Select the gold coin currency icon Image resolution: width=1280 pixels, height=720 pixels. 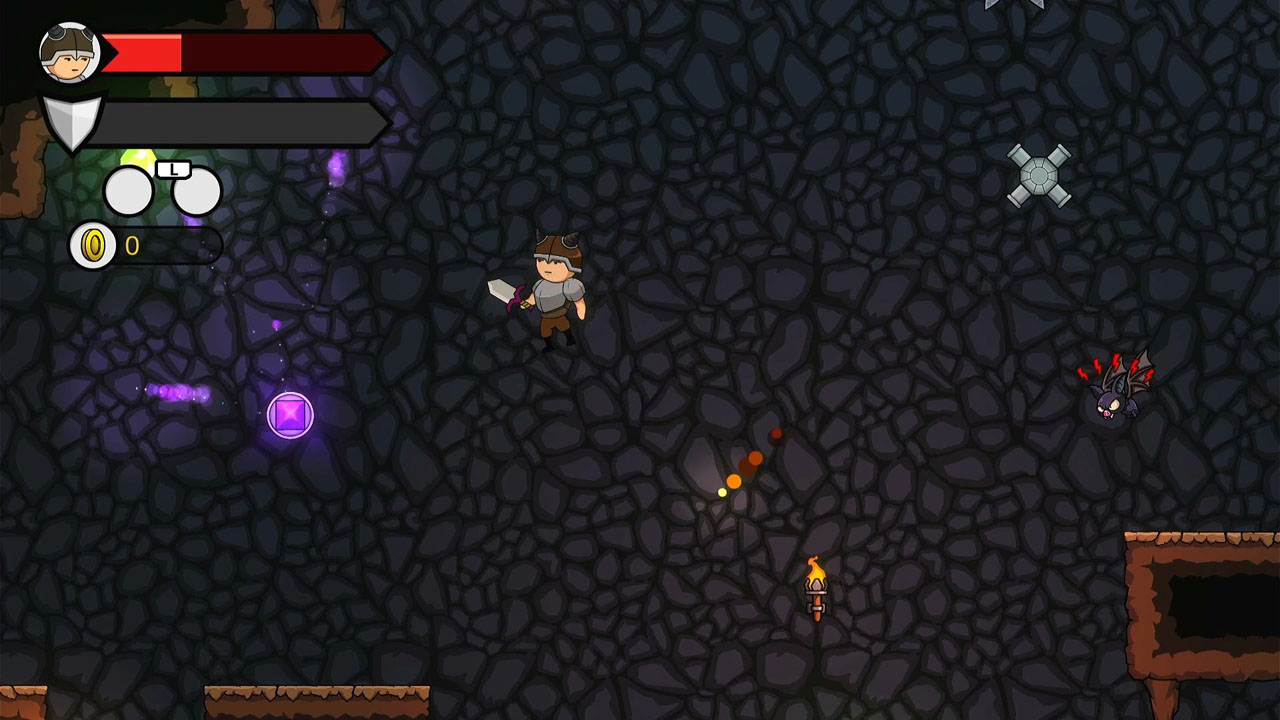[92, 244]
